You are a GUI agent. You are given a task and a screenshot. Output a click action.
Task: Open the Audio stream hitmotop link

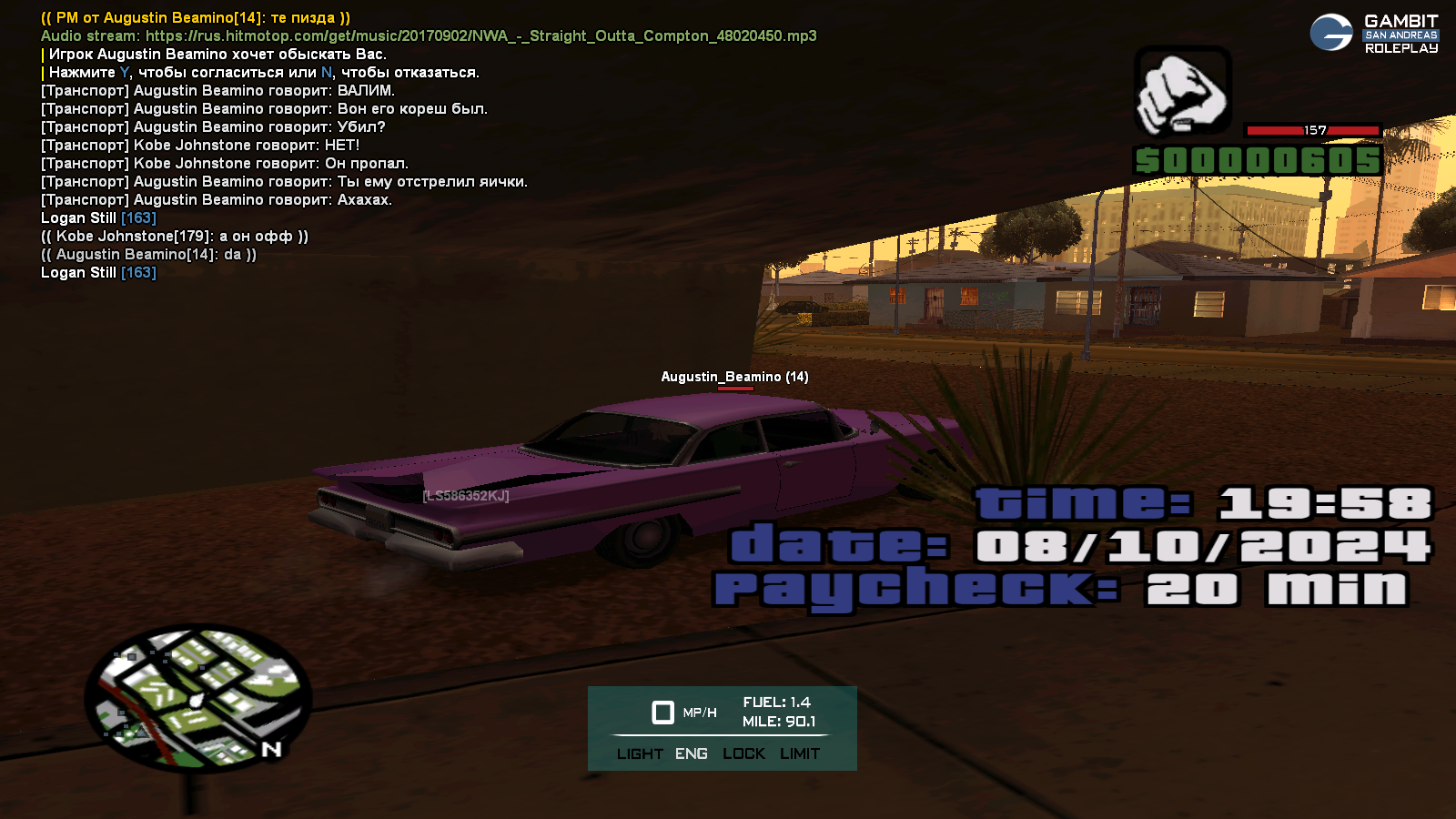(480, 36)
